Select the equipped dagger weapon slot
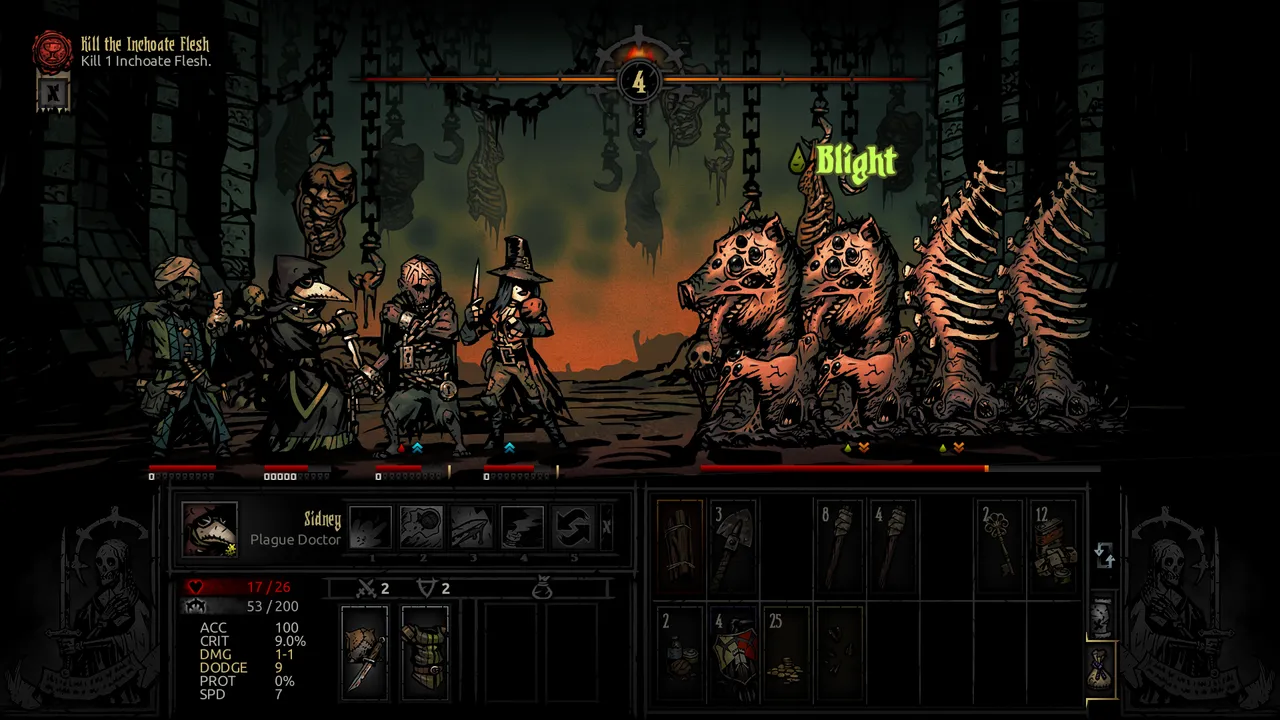Screen dimensions: 1280x720 click(x=364, y=651)
